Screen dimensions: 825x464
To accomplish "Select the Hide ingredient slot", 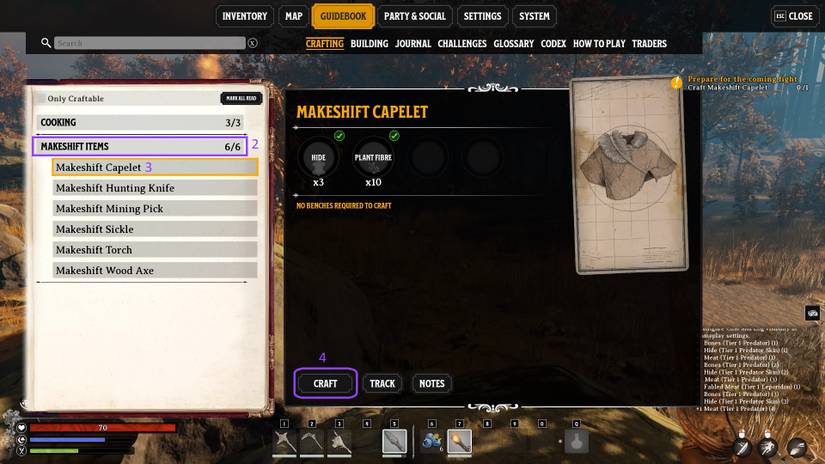I will coord(319,157).
